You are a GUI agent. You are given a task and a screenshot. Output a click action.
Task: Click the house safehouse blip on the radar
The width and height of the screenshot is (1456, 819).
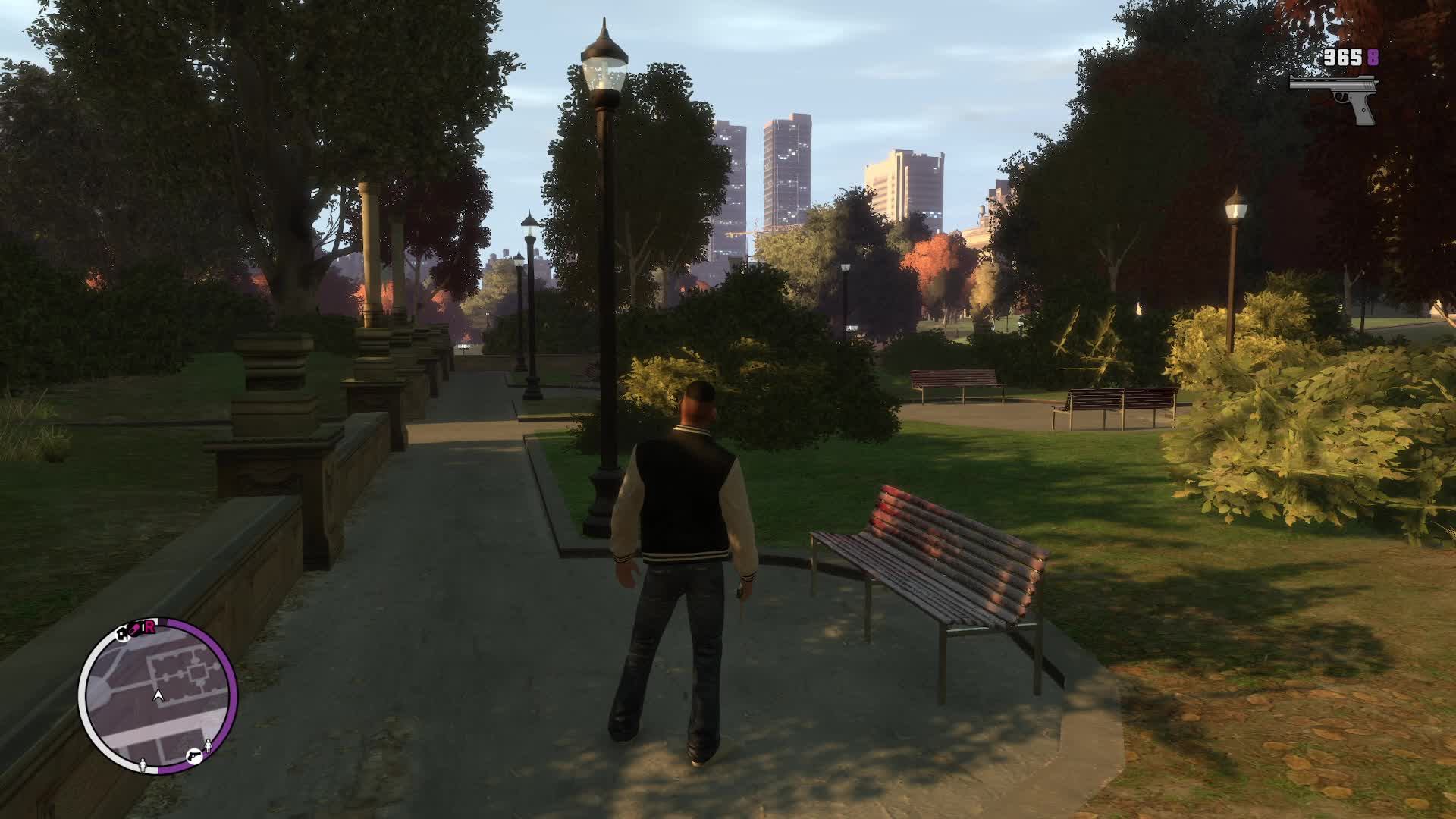pos(123,636)
